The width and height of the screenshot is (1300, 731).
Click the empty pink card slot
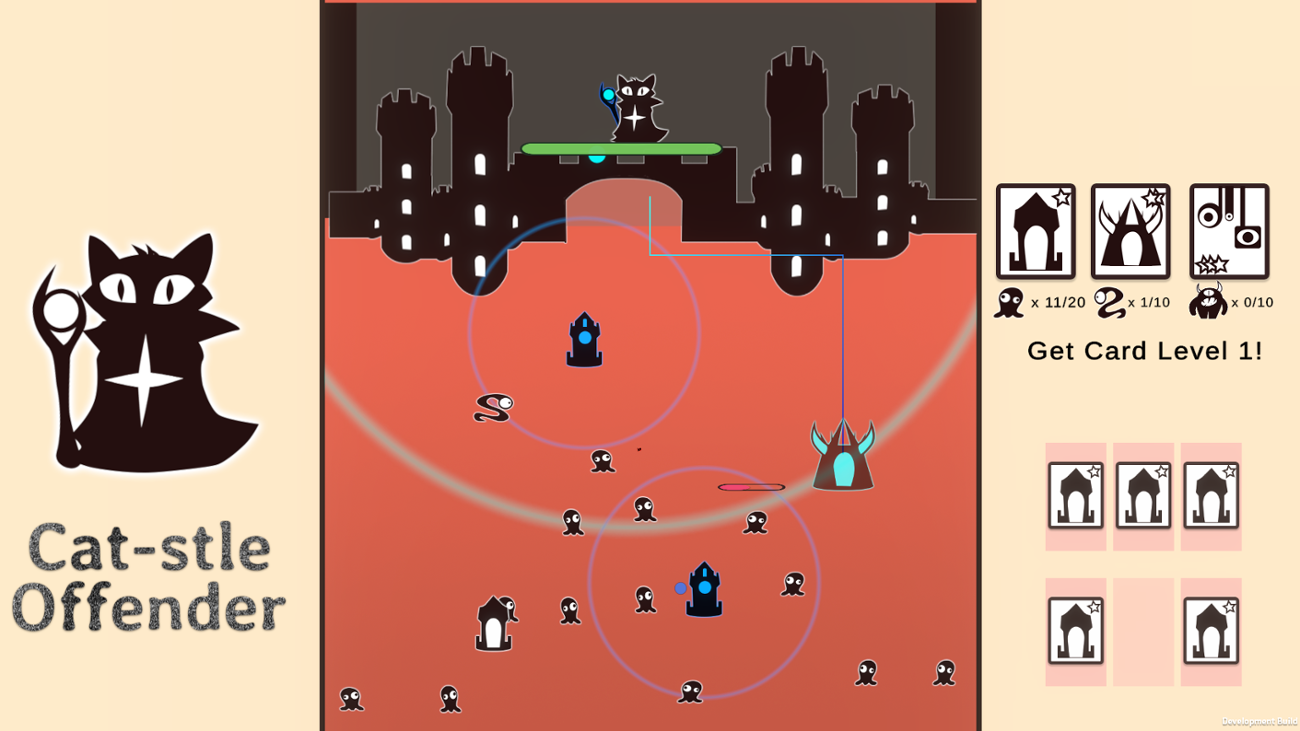[1143, 631]
